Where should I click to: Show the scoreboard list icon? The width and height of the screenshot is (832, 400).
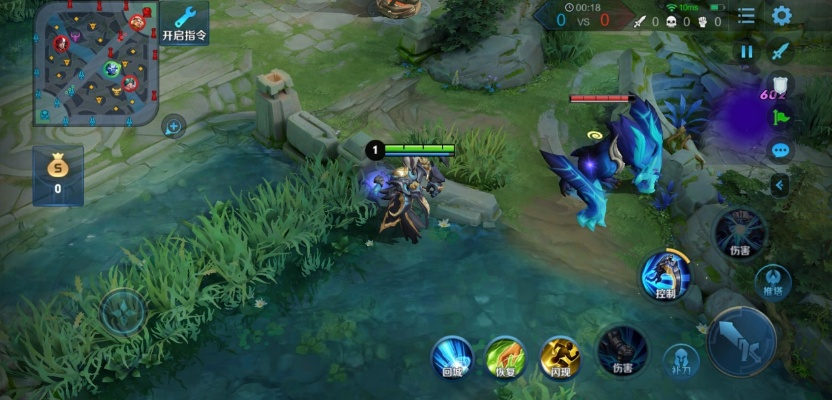746,16
